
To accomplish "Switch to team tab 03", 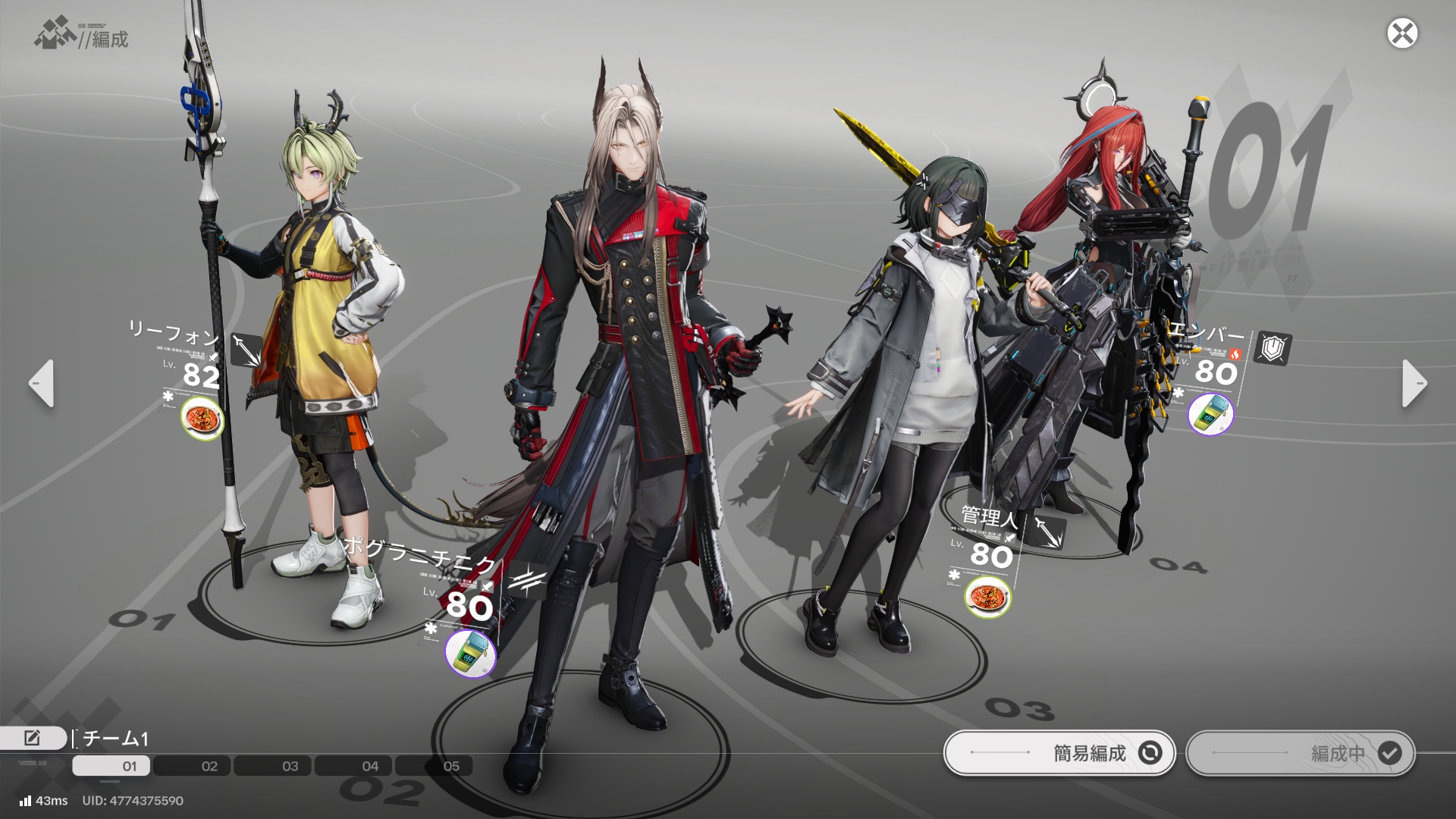I will point(290,766).
